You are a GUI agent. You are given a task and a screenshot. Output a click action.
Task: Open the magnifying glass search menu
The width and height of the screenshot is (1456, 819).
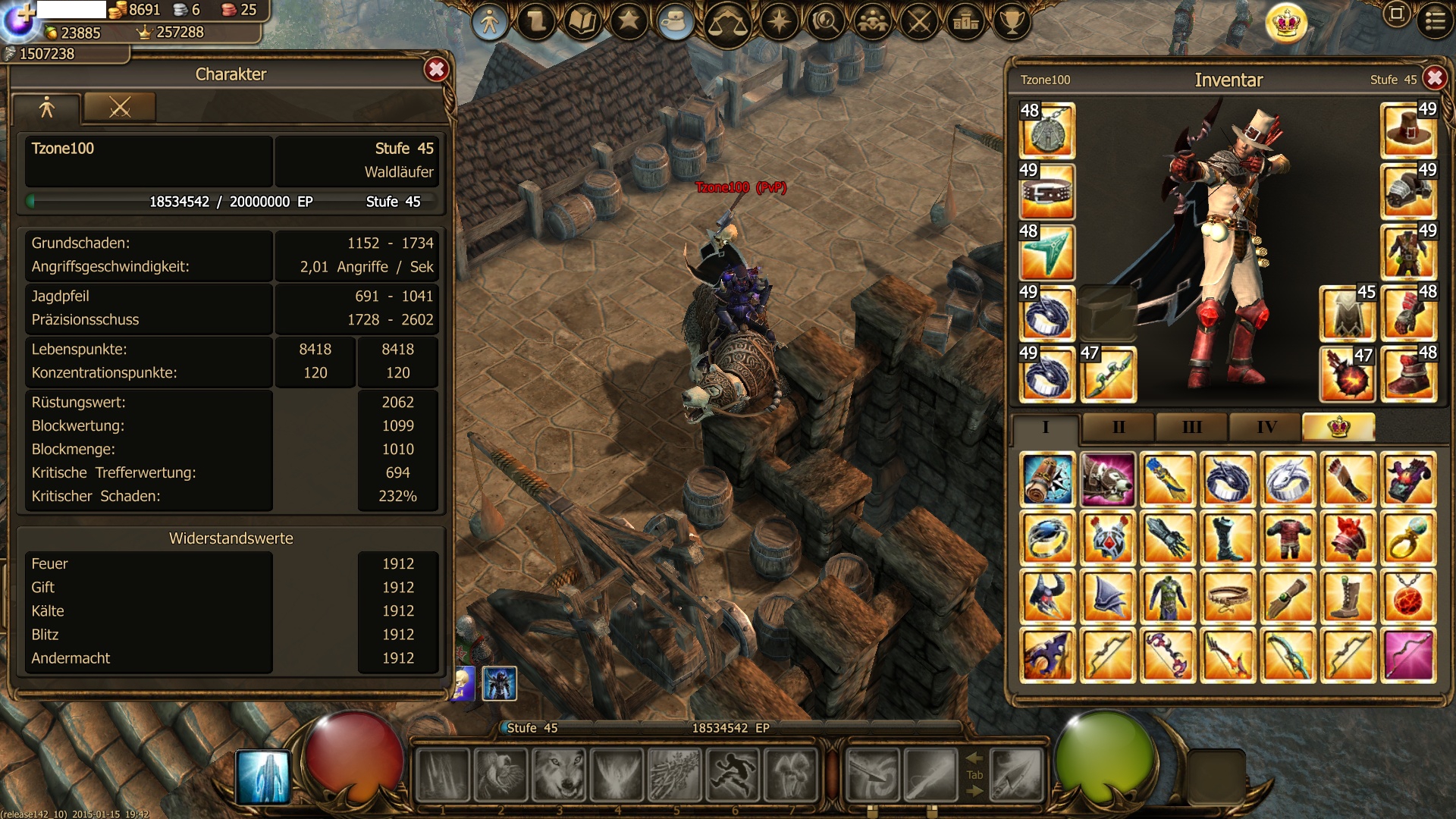point(826,22)
